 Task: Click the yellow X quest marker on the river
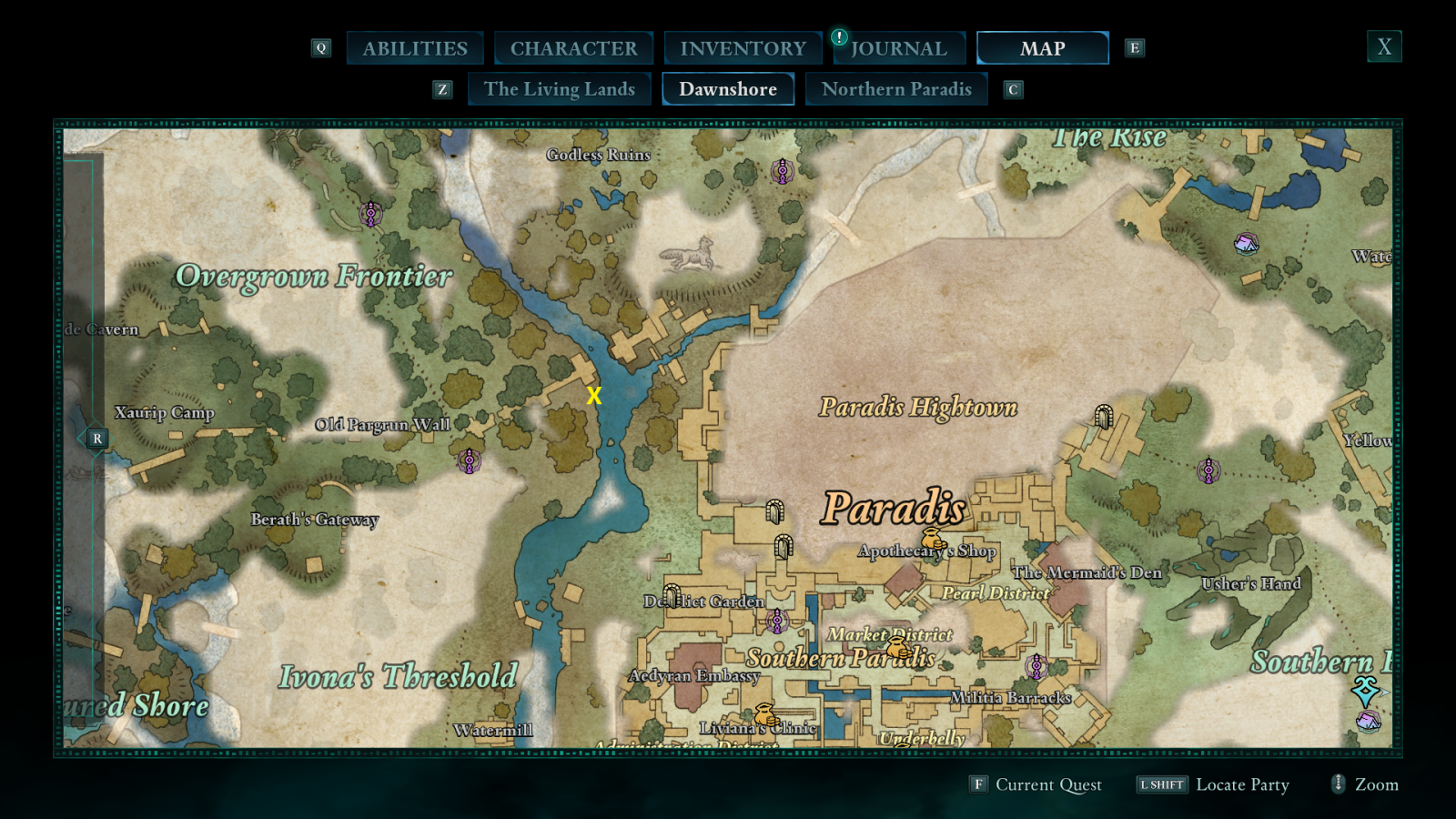tap(594, 396)
